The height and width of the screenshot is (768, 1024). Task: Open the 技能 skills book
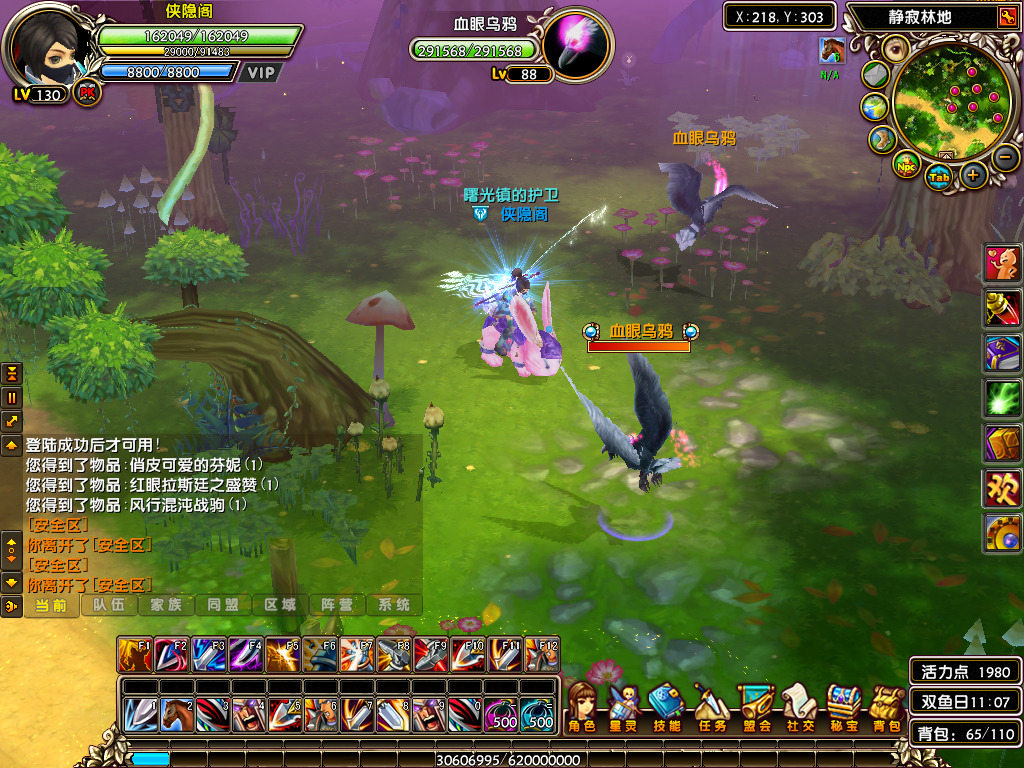click(x=666, y=707)
